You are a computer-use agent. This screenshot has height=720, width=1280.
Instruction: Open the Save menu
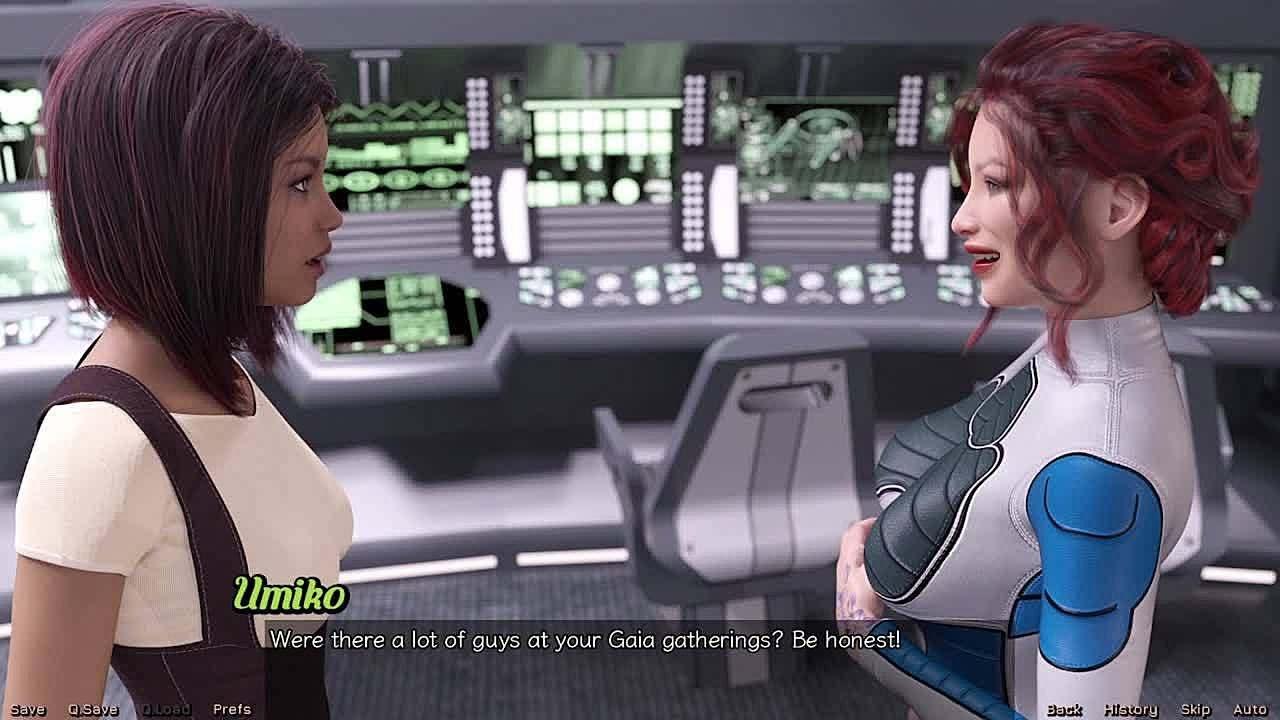(28, 709)
